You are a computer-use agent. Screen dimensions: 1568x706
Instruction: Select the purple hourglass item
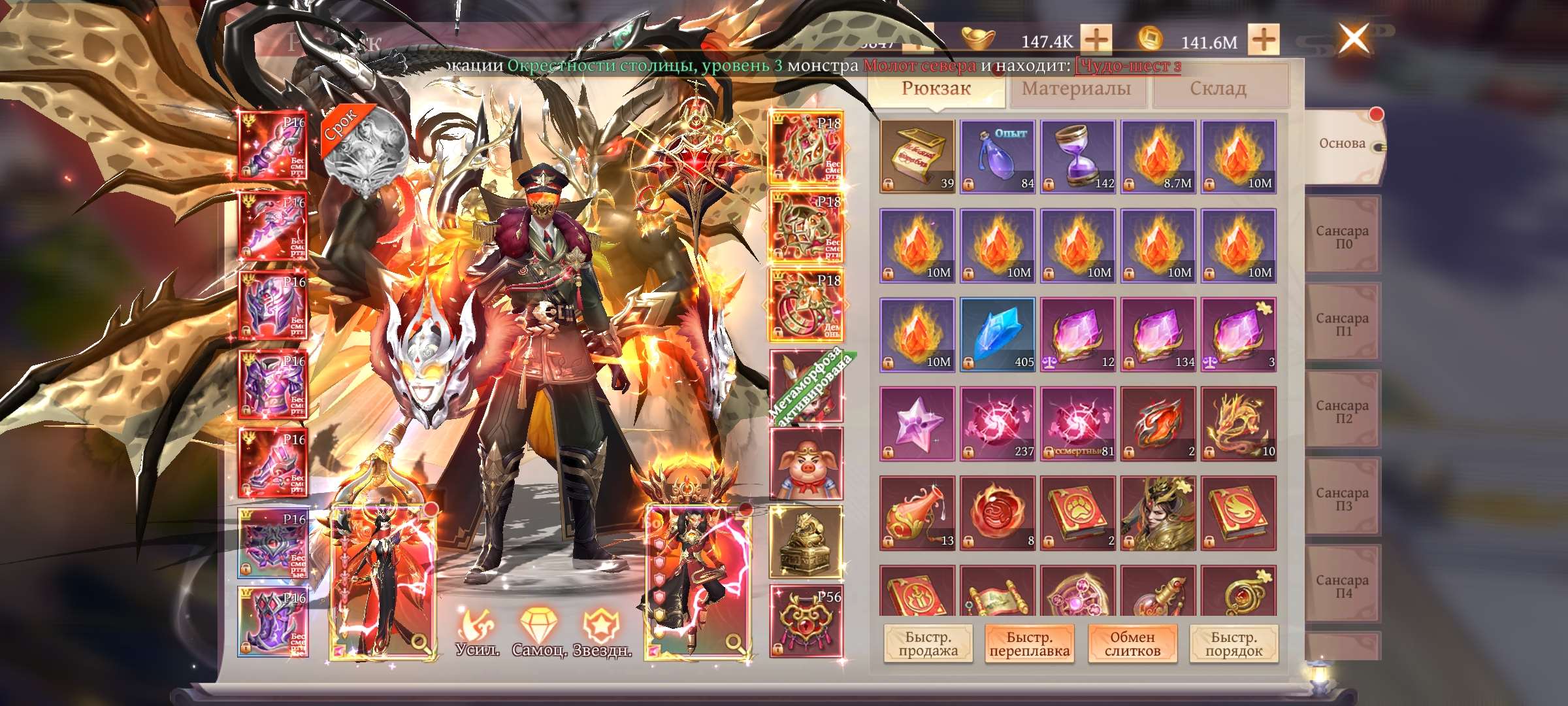click(1077, 157)
